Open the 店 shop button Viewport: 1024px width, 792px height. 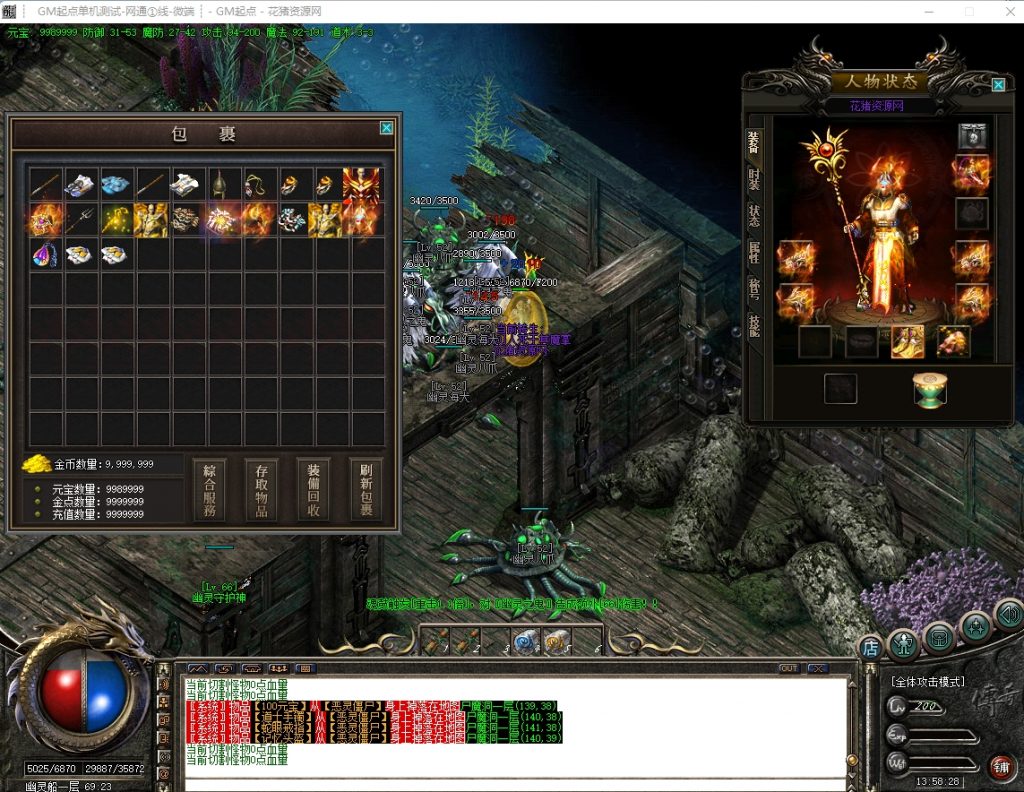click(870, 649)
